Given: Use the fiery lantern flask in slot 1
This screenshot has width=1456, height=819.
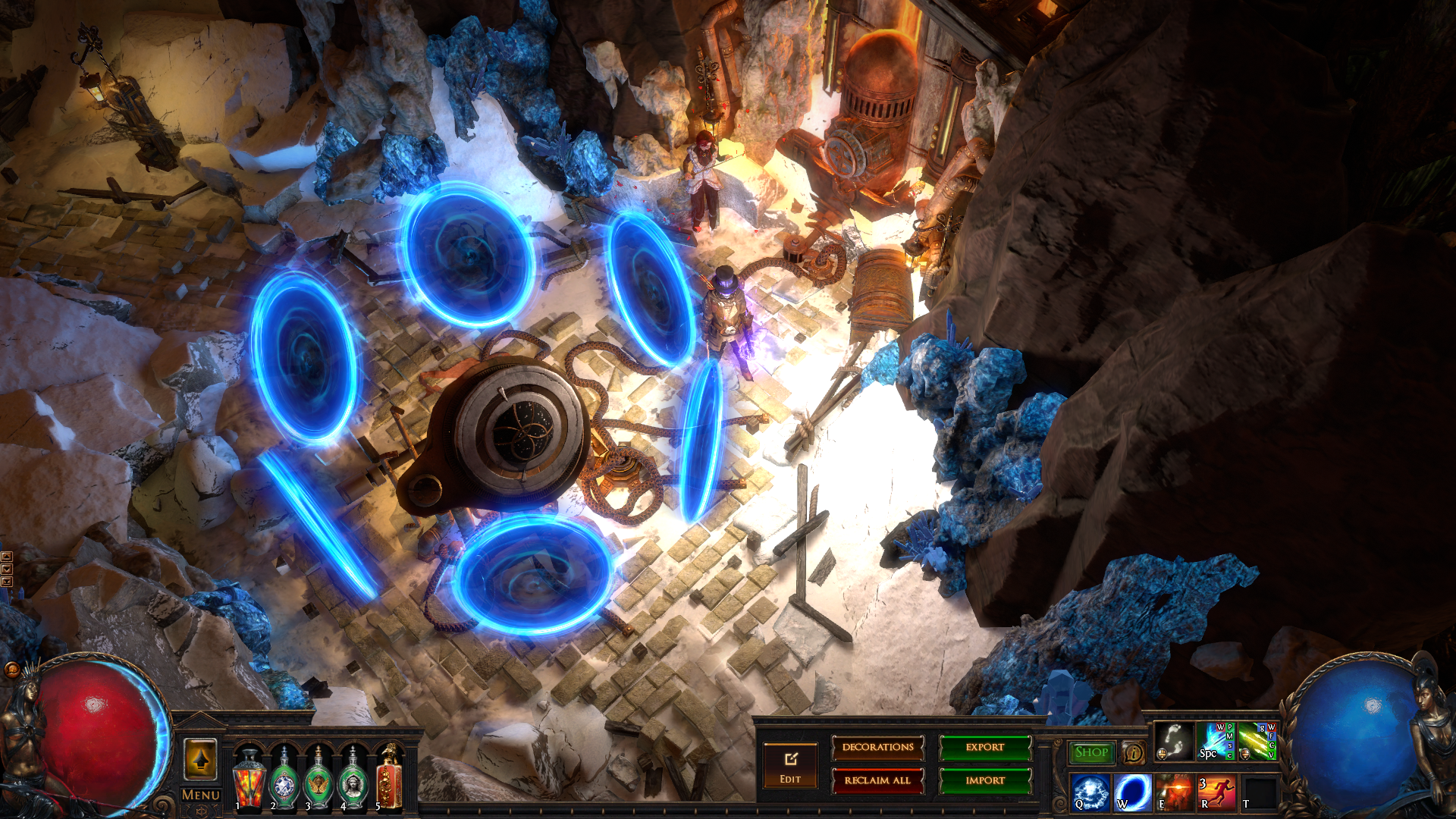Looking at the screenshot, I should pos(249,778).
